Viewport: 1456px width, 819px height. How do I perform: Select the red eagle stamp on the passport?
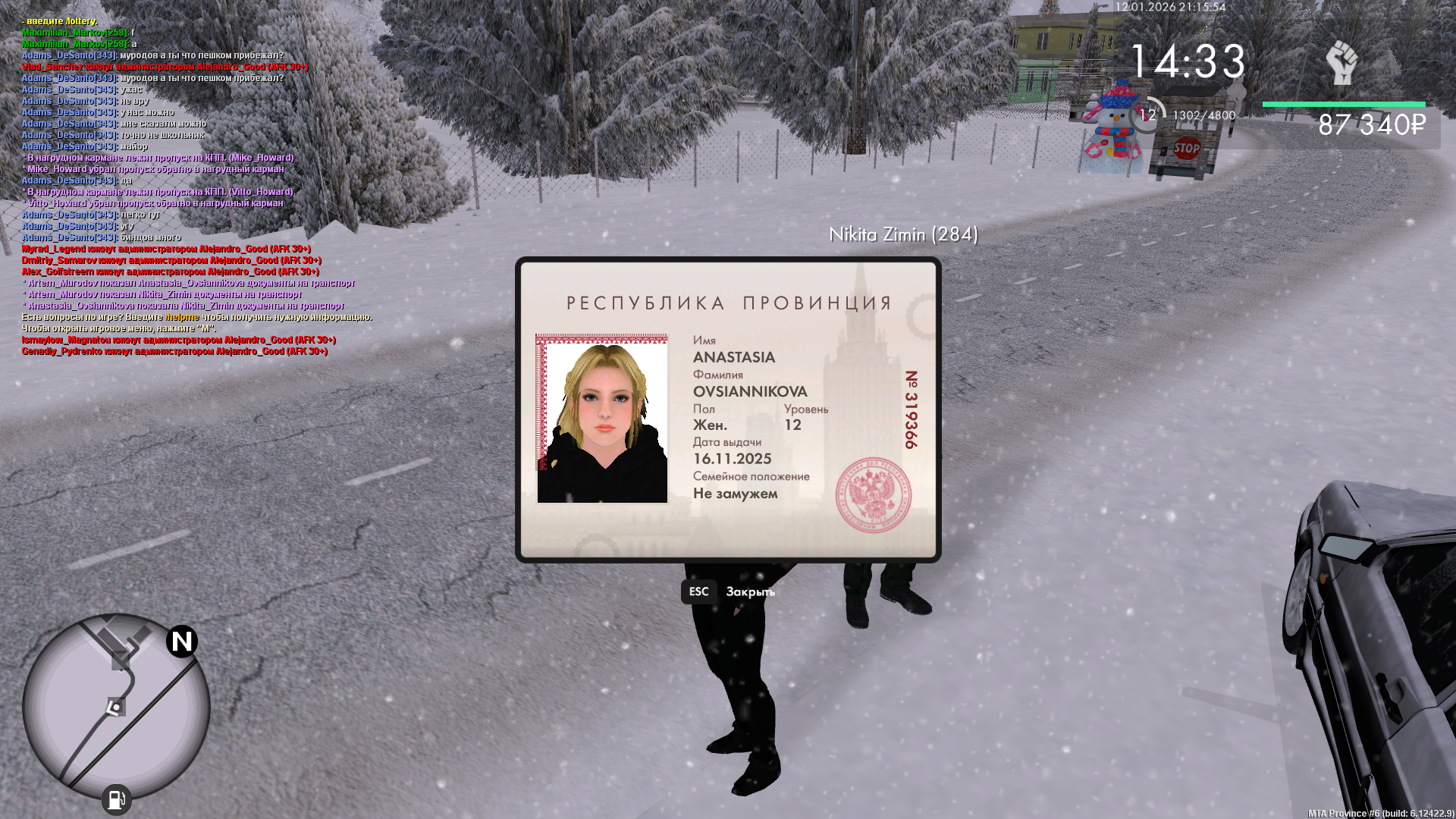click(x=874, y=494)
